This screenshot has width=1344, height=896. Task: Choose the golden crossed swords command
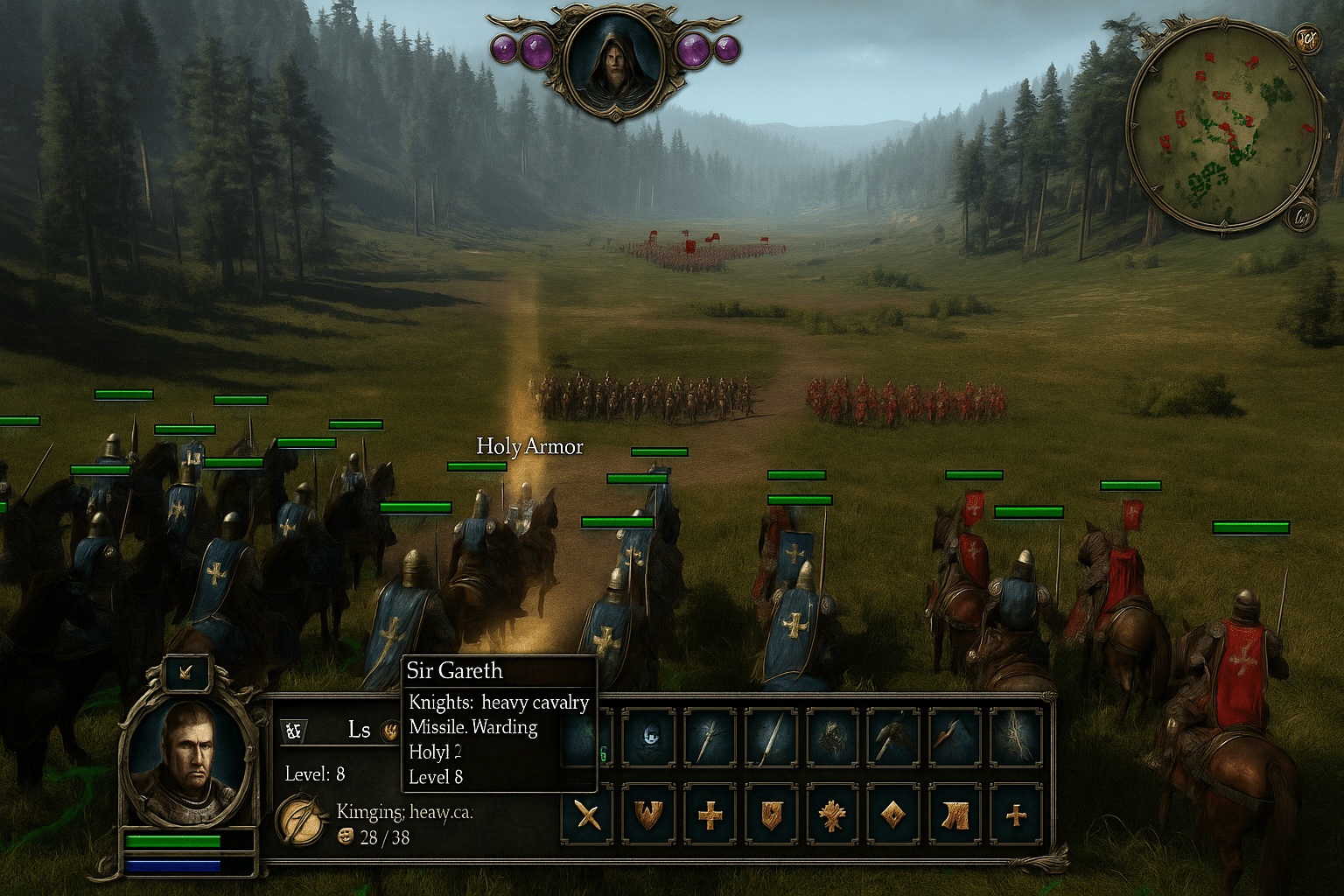[x=588, y=816]
